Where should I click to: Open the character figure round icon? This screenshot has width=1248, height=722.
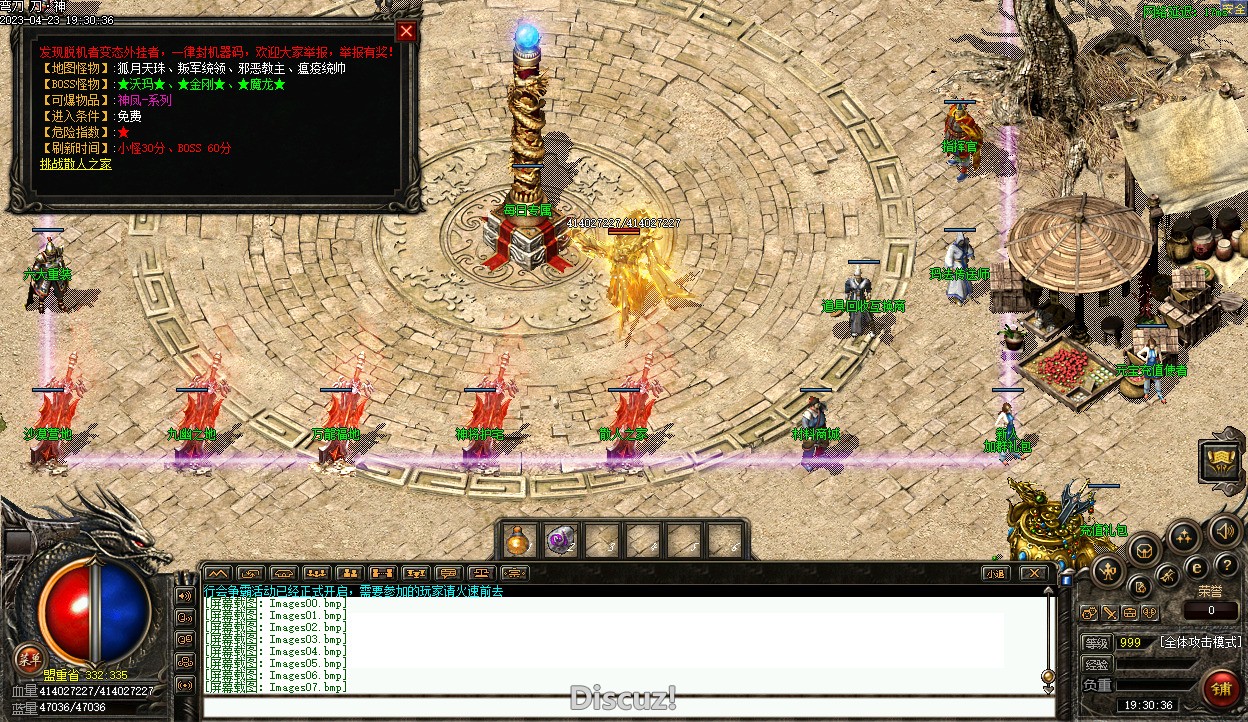coord(1108,572)
